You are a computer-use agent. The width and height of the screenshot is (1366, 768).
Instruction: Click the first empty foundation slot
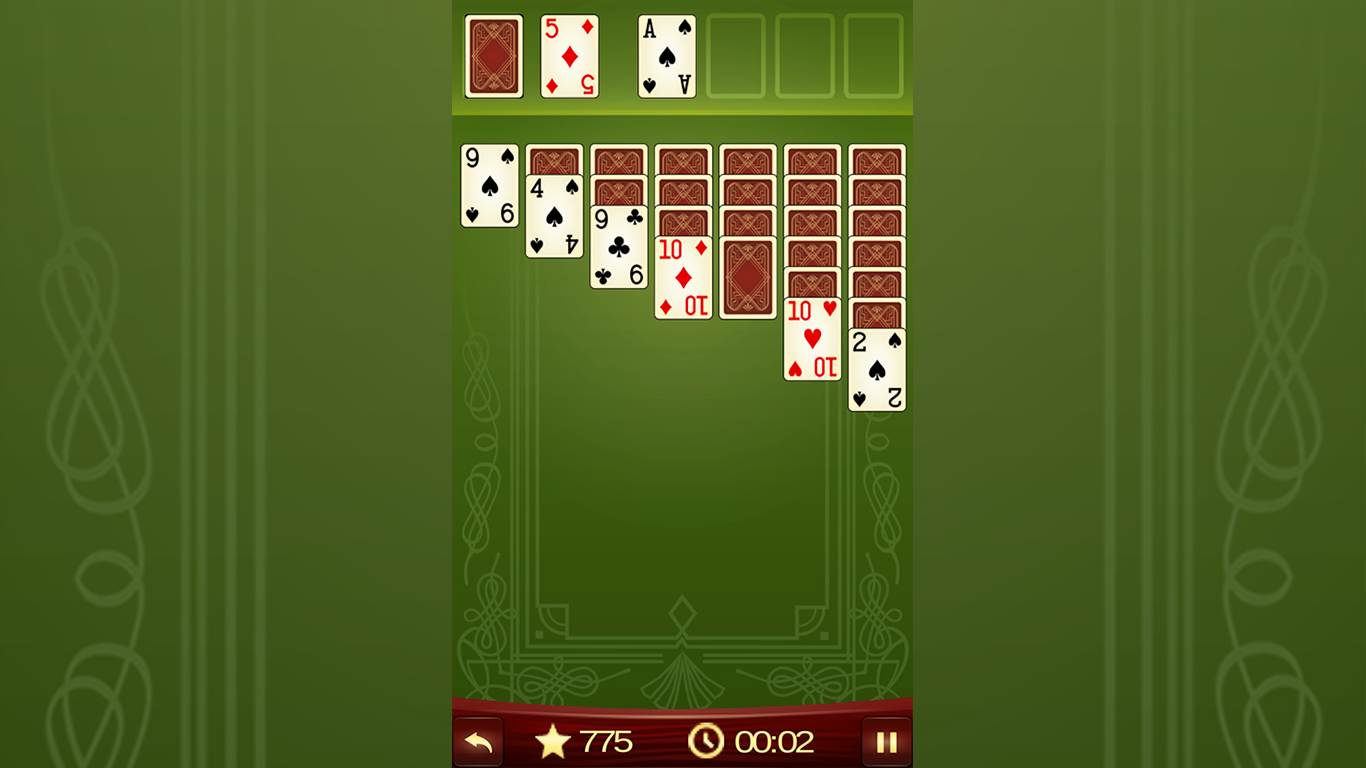(x=736, y=57)
